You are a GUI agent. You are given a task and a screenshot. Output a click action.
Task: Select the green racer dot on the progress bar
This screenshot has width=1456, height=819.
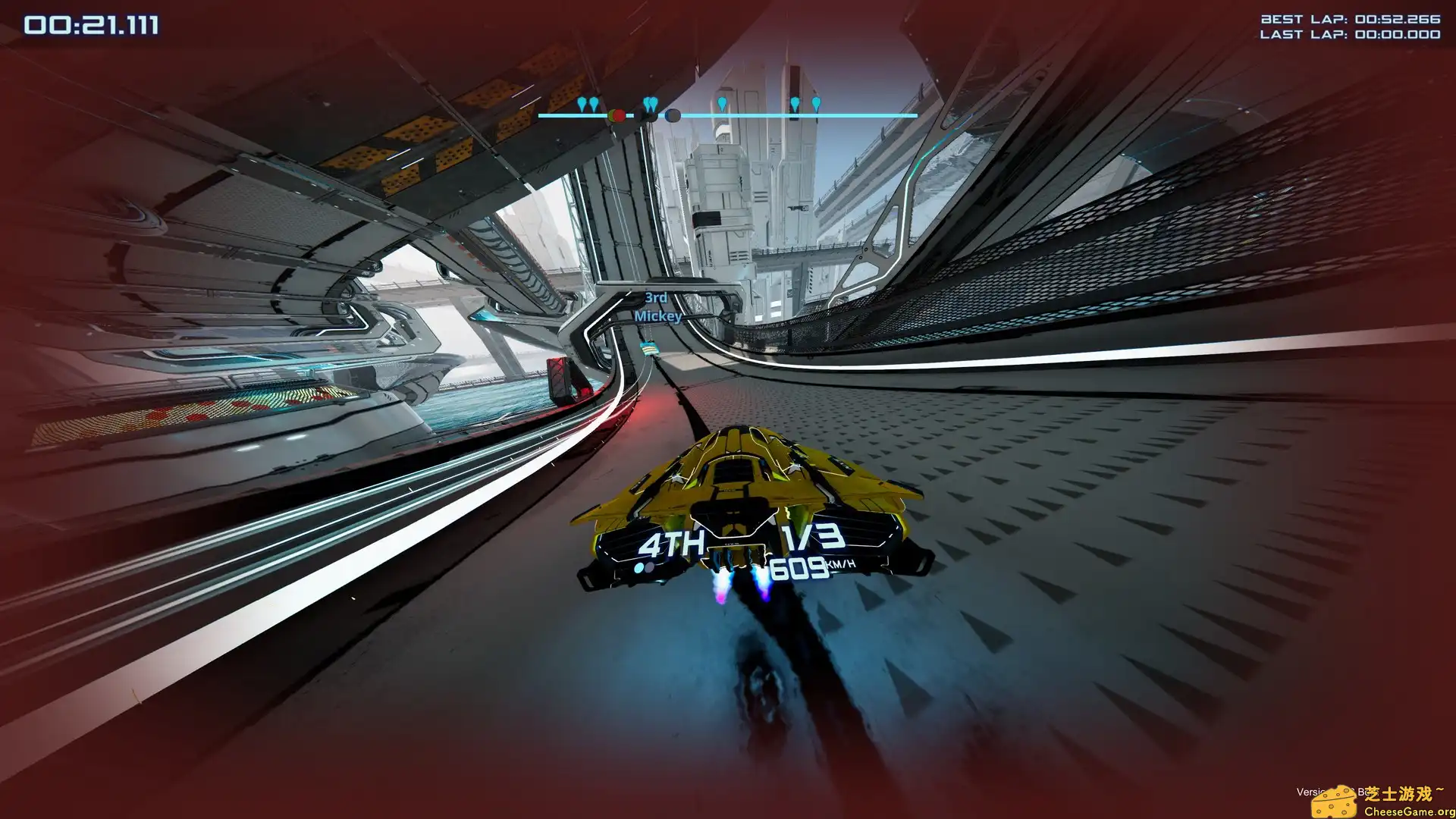coord(611,115)
